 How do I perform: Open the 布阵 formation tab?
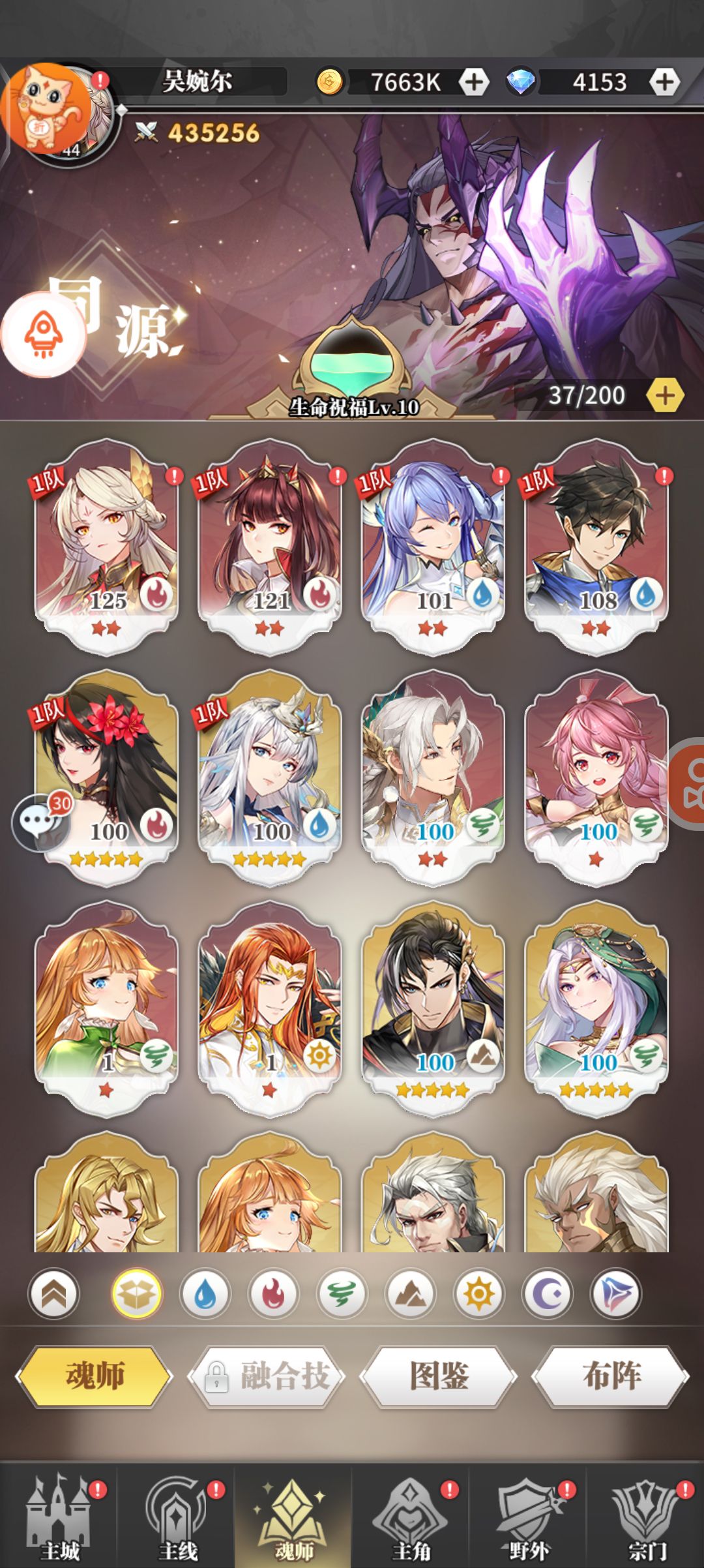pyautogui.click(x=611, y=1376)
